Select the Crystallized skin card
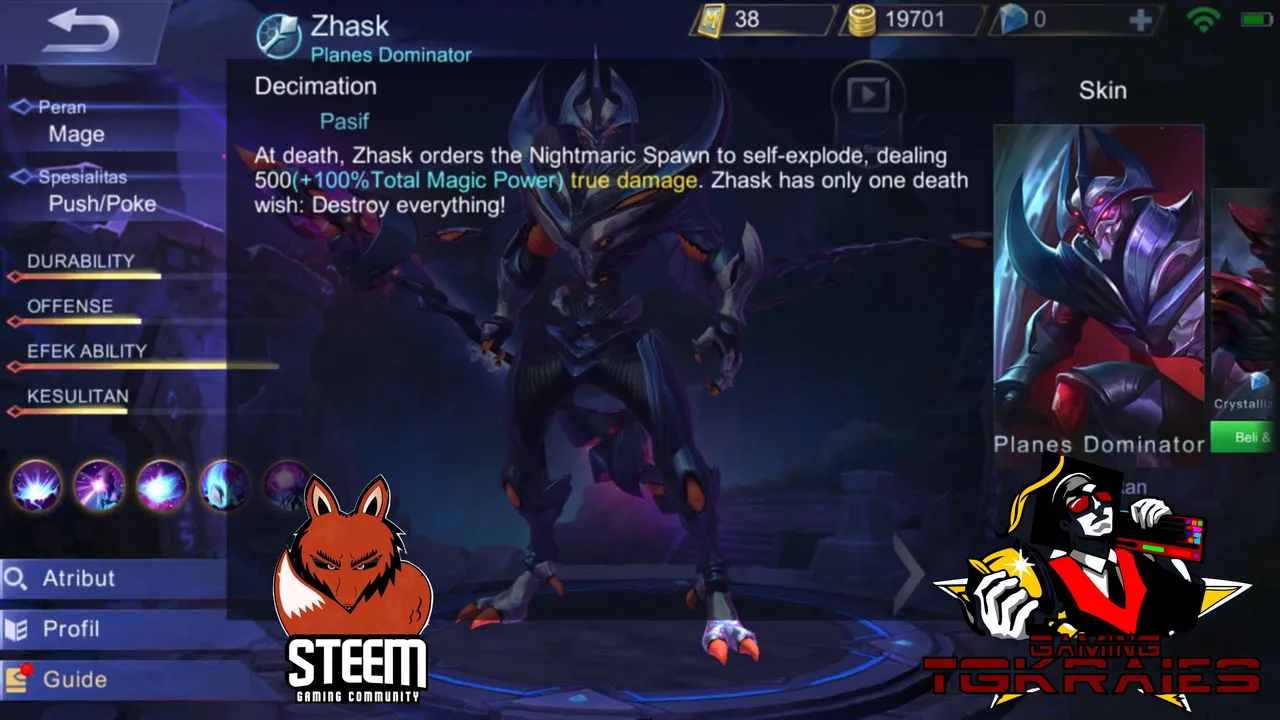Screen dimensions: 1280x720 point(1245,300)
